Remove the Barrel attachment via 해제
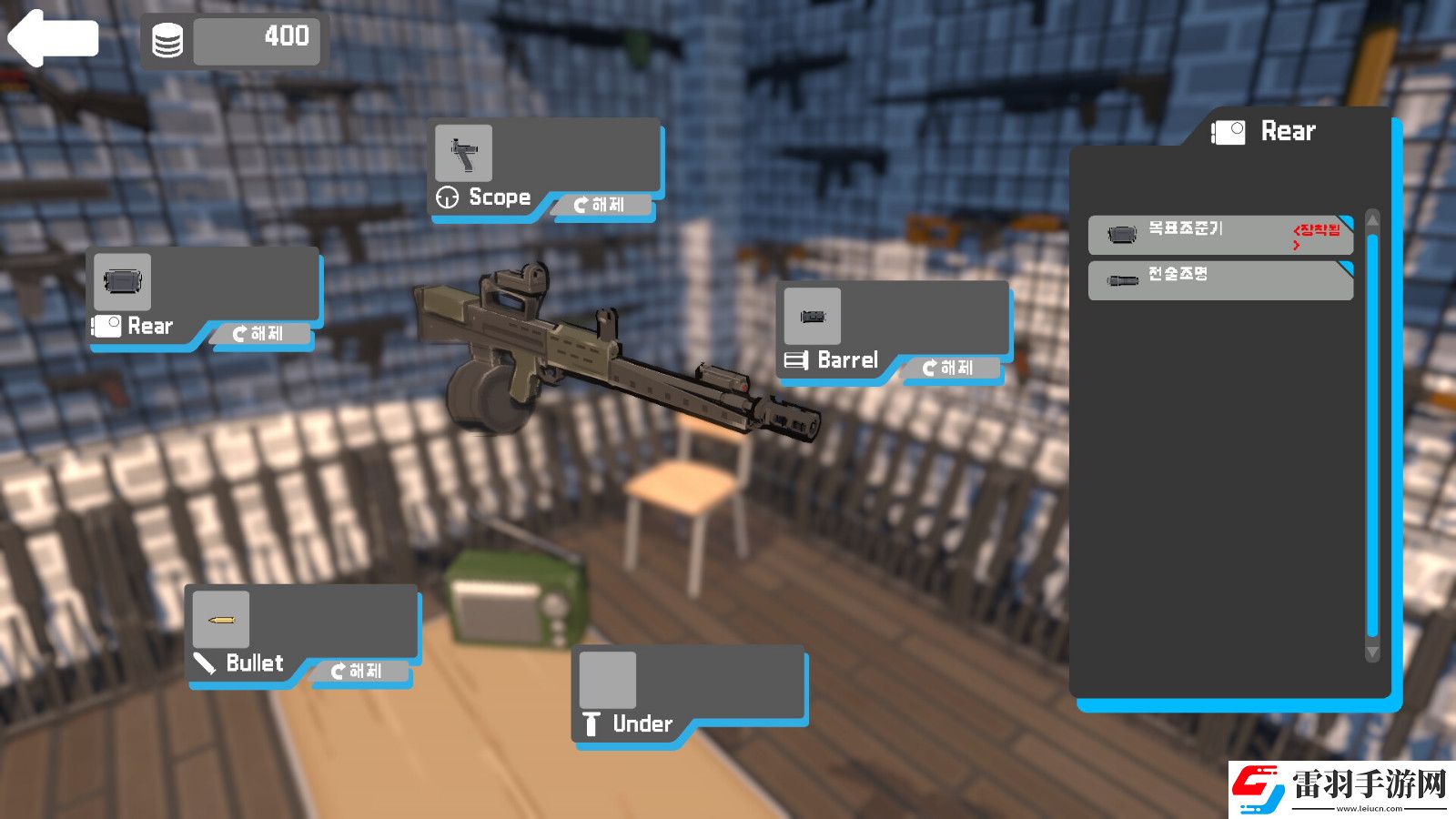 point(949,368)
